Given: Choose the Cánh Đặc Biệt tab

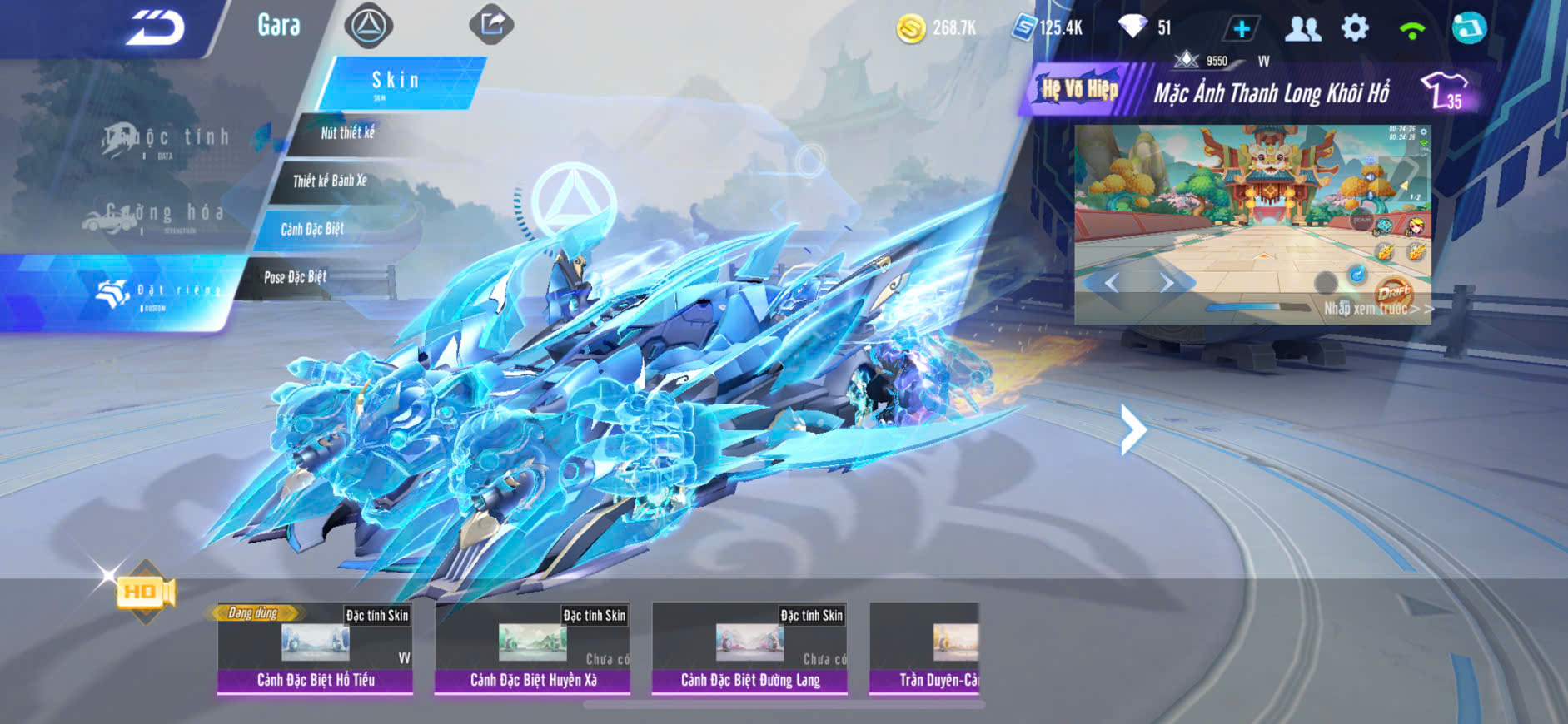Looking at the screenshot, I should point(312,229).
